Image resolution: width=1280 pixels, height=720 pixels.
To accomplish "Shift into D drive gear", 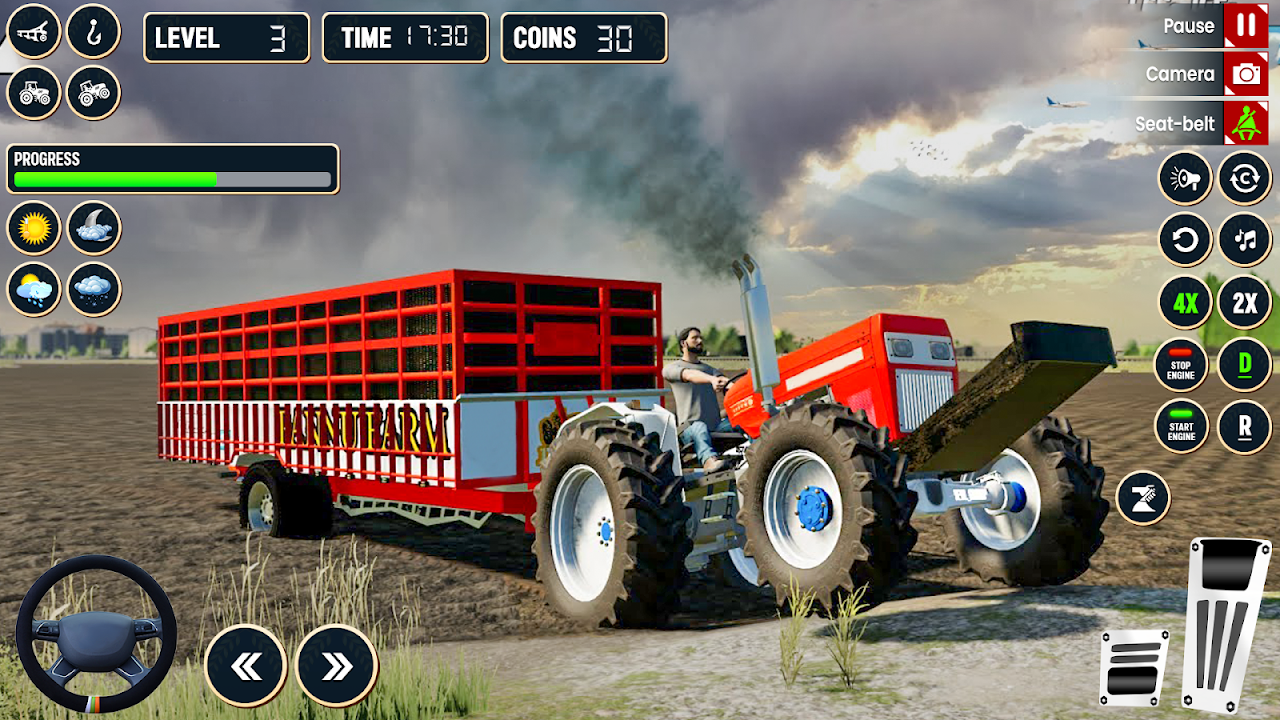I will click(x=1245, y=365).
